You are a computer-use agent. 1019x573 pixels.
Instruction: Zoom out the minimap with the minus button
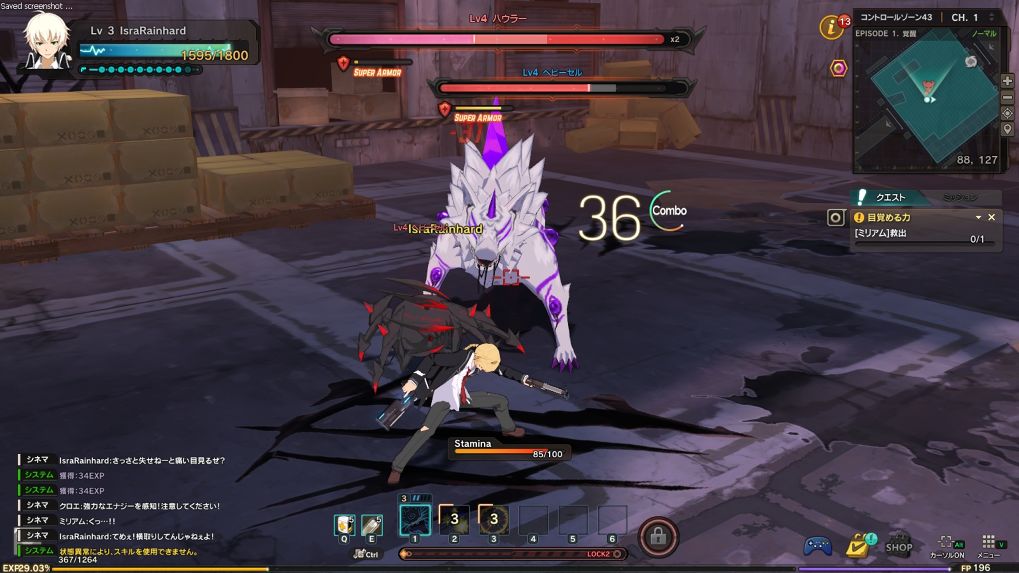tap(1007, 96)
